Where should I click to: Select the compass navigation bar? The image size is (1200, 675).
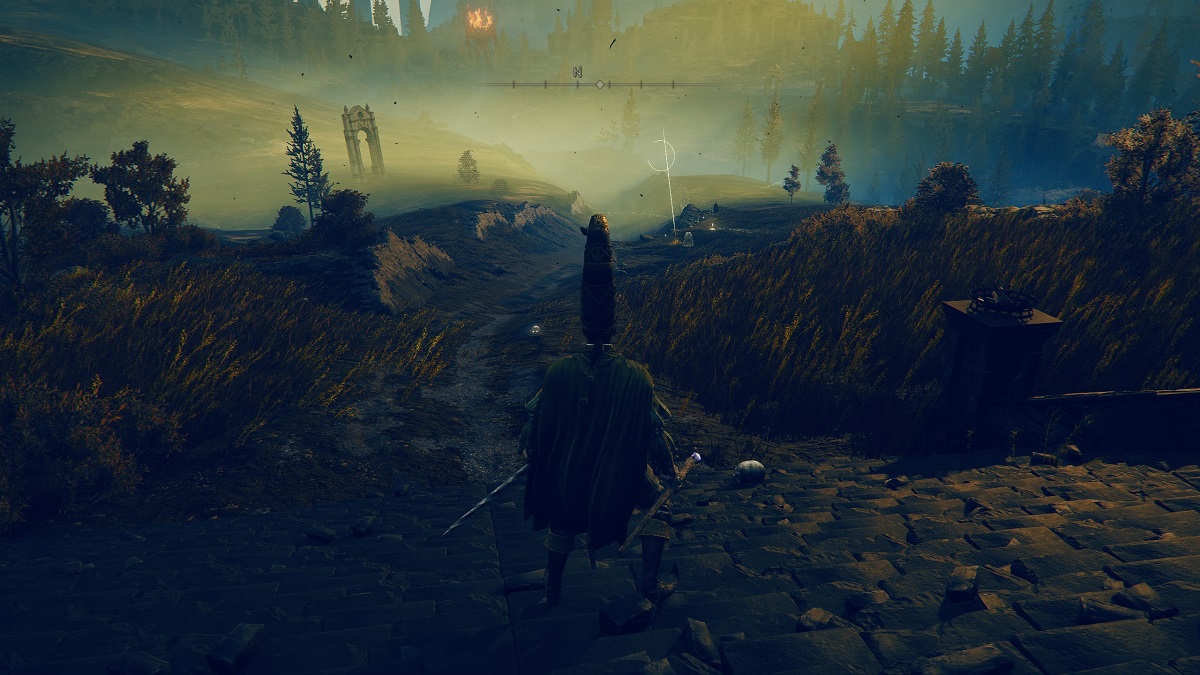(x=600, y=84)
